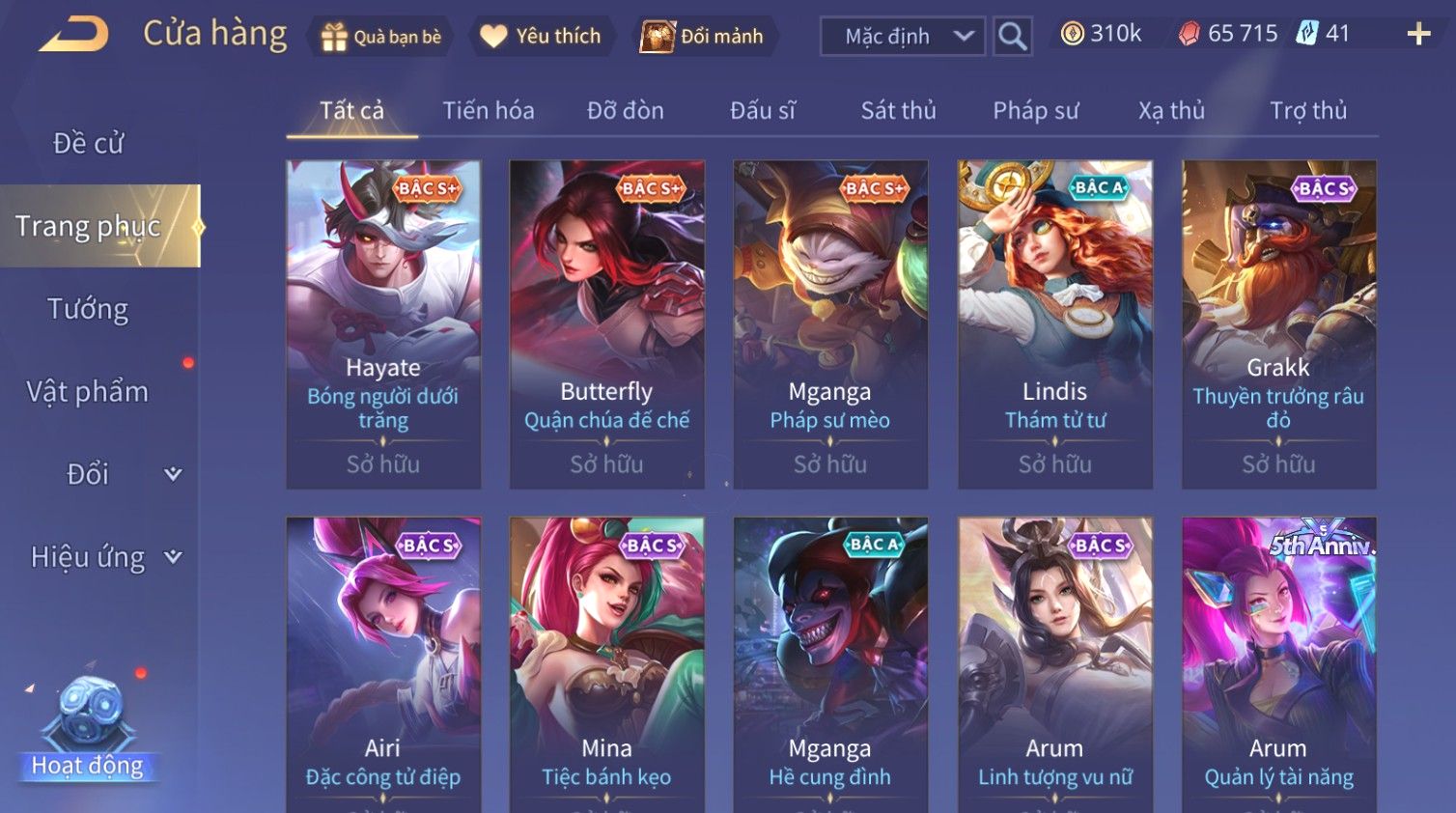Viewport: 1456px width, 813px height.
Task: Open the Đề cử menu section
Action: [x=88, y=143]
